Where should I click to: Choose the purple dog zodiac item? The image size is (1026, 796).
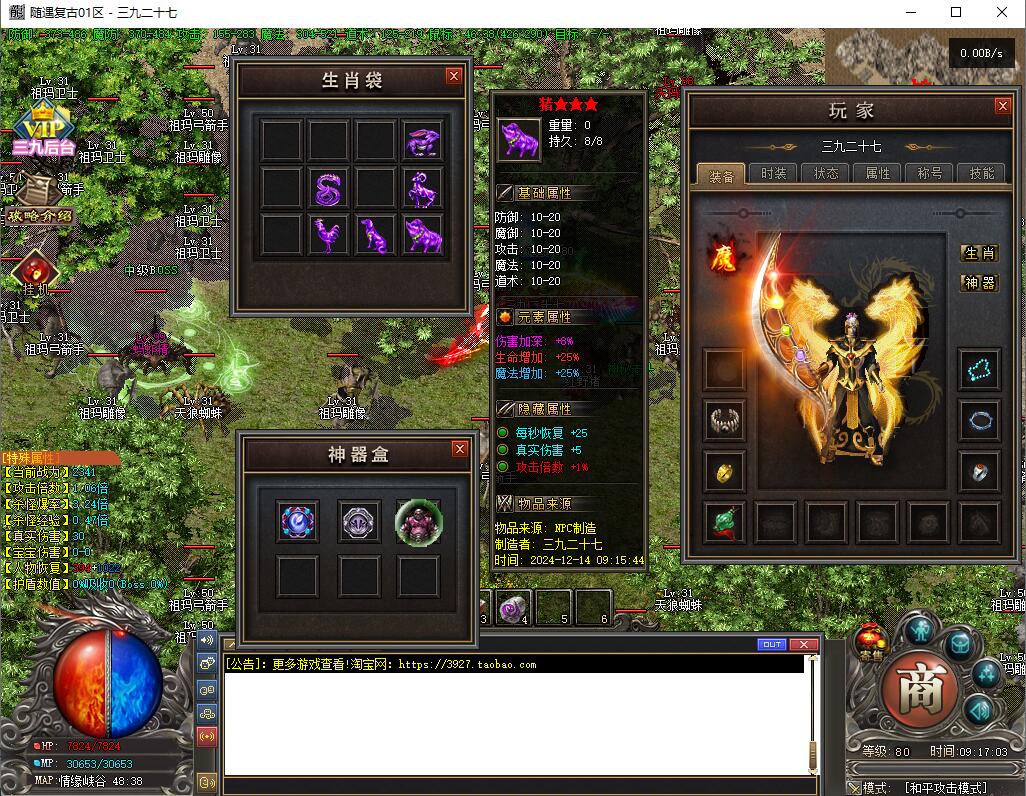point(376,235)
